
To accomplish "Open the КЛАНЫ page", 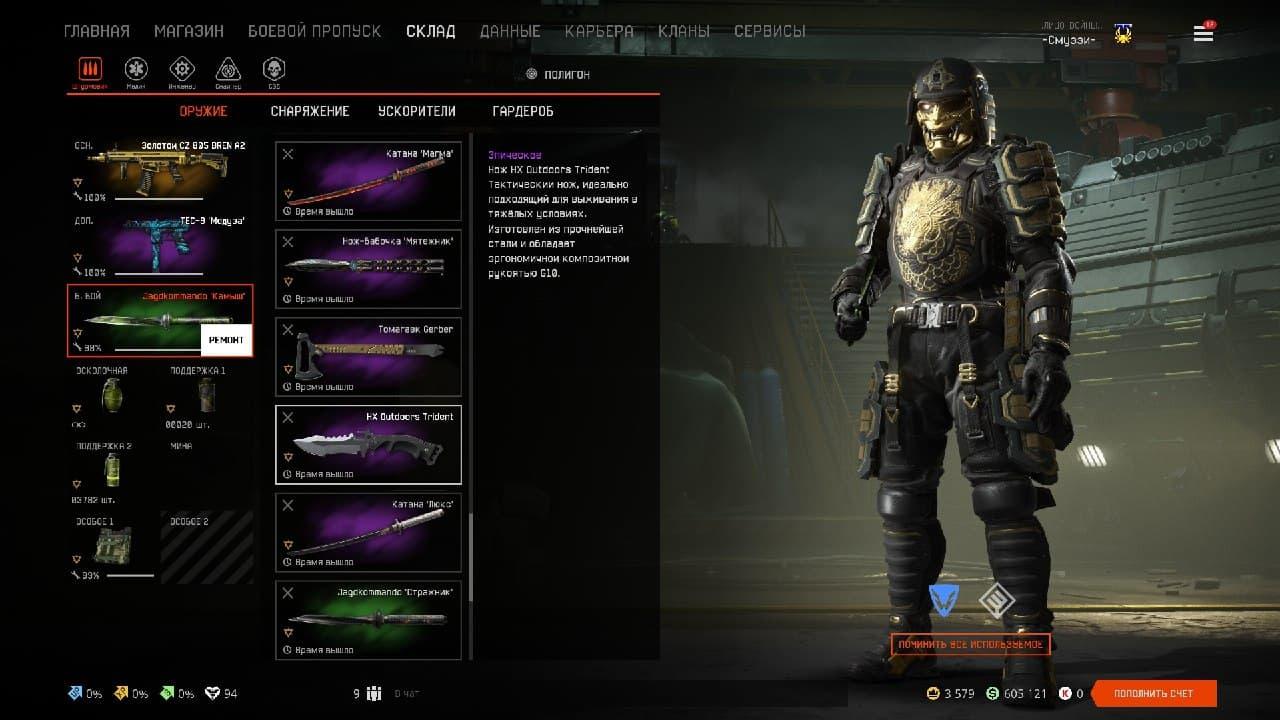I will pos(684,31).
